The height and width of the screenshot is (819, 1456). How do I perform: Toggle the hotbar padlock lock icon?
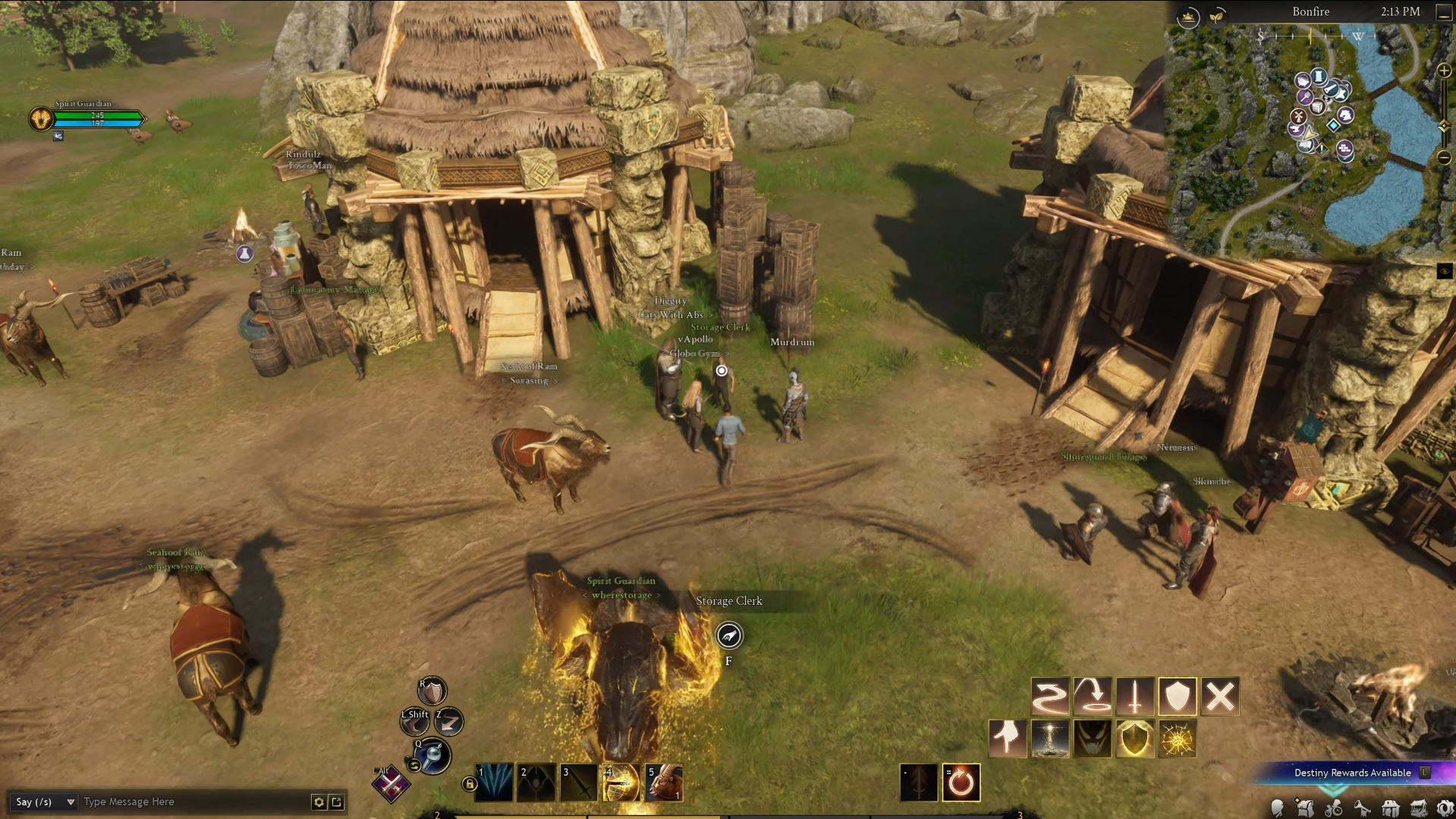pyautogui.click(x=469, y=783)
